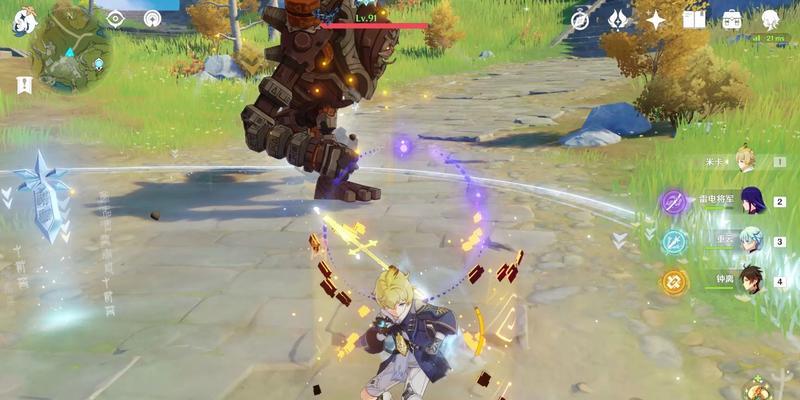Open the compass events icon
800x400 pixels.
(x=580, y=19)
